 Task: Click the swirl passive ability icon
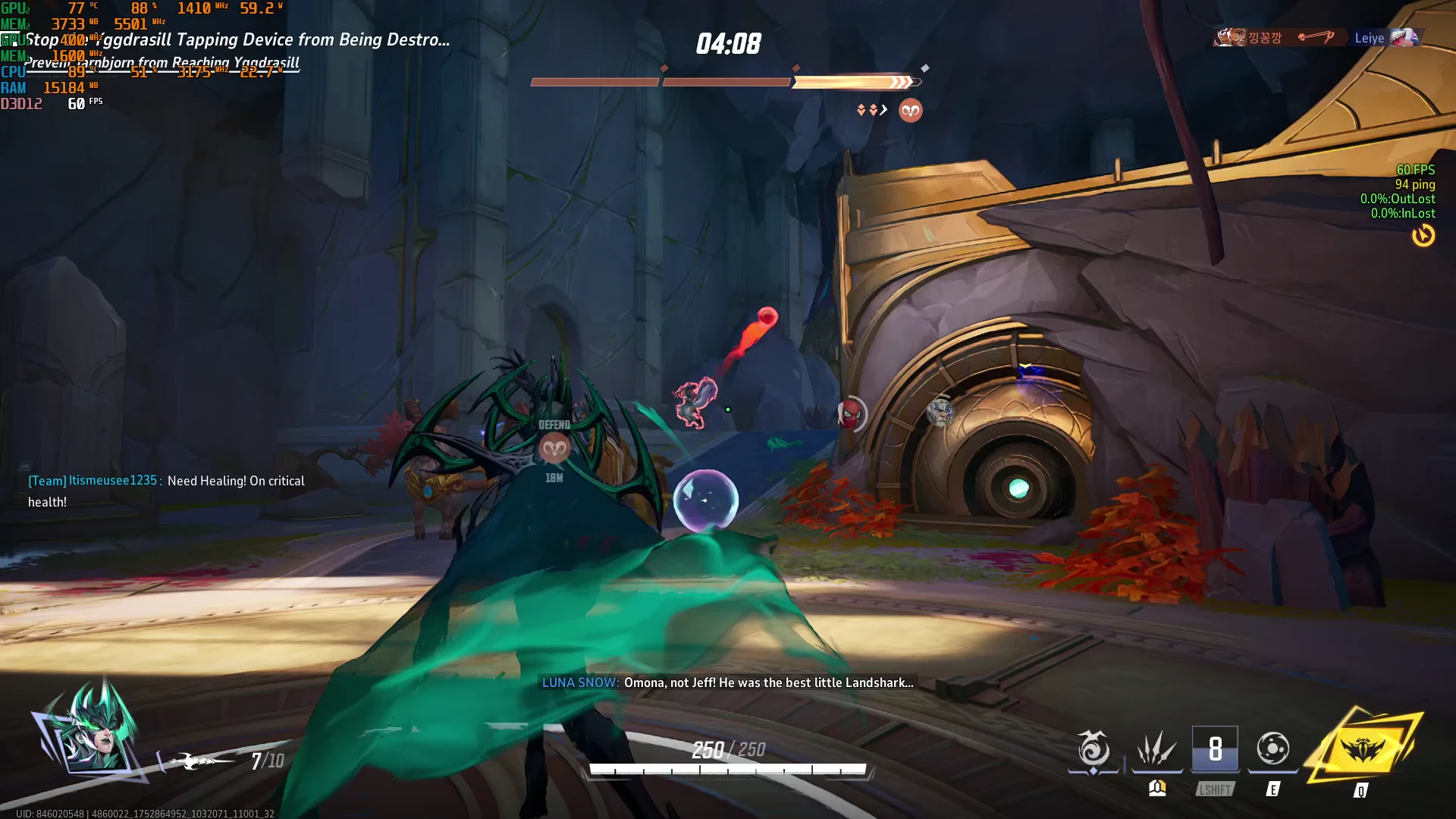(x=1094, y=749)
